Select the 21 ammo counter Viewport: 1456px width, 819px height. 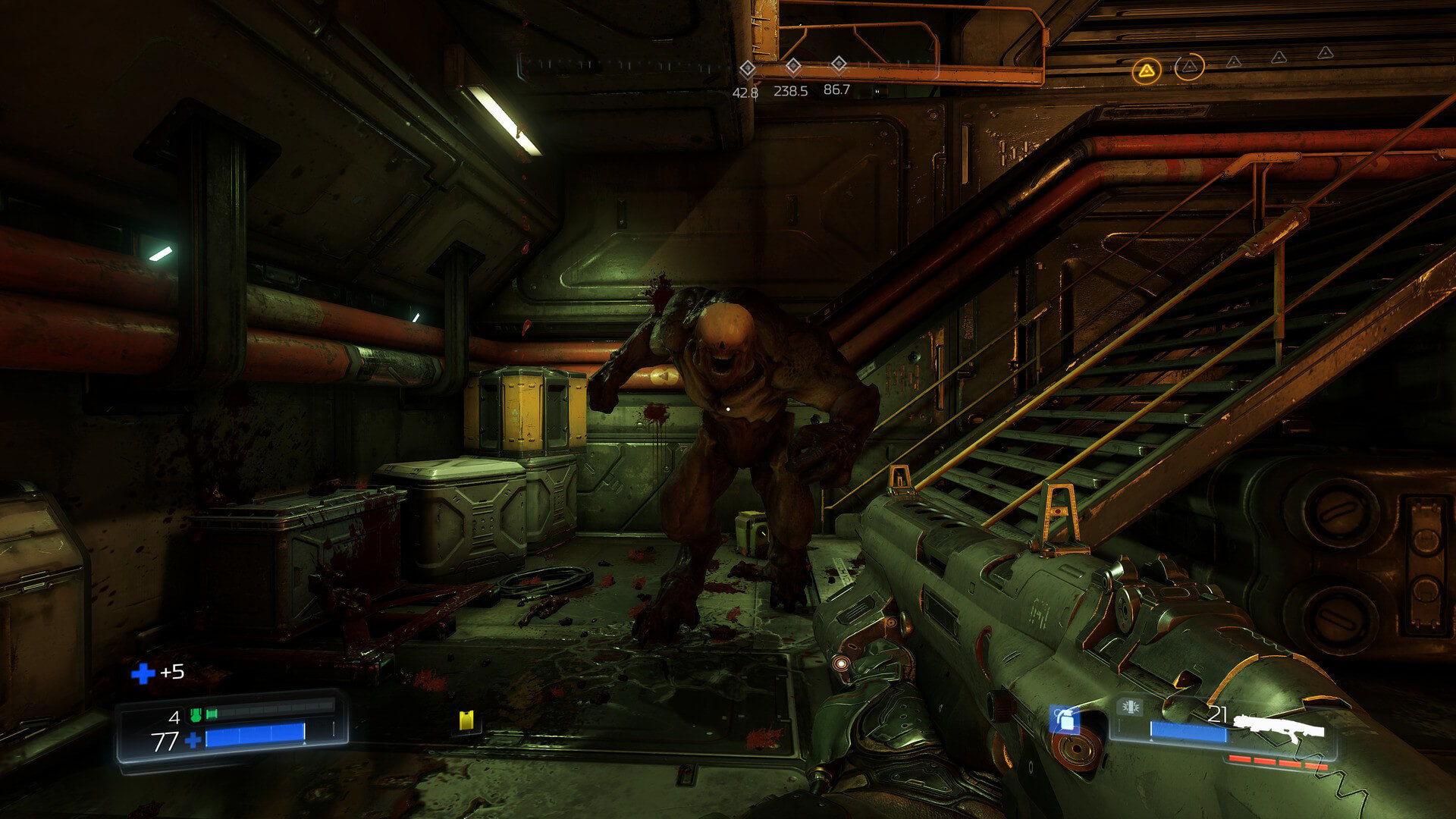[1219, 712]
